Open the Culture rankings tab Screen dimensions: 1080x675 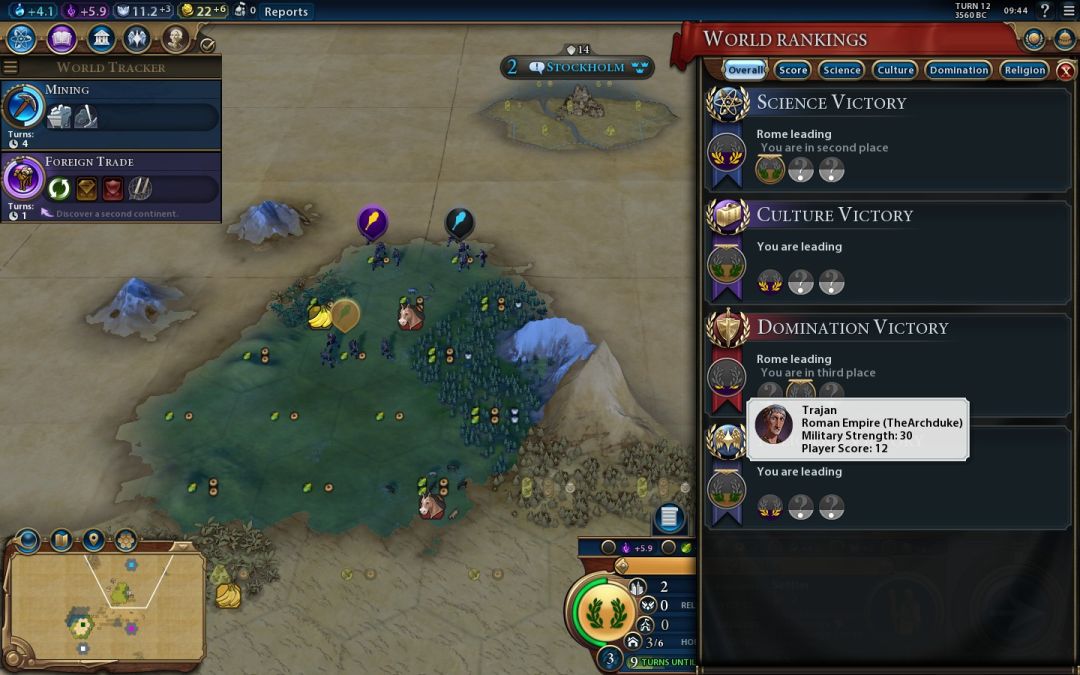point(895,70)
